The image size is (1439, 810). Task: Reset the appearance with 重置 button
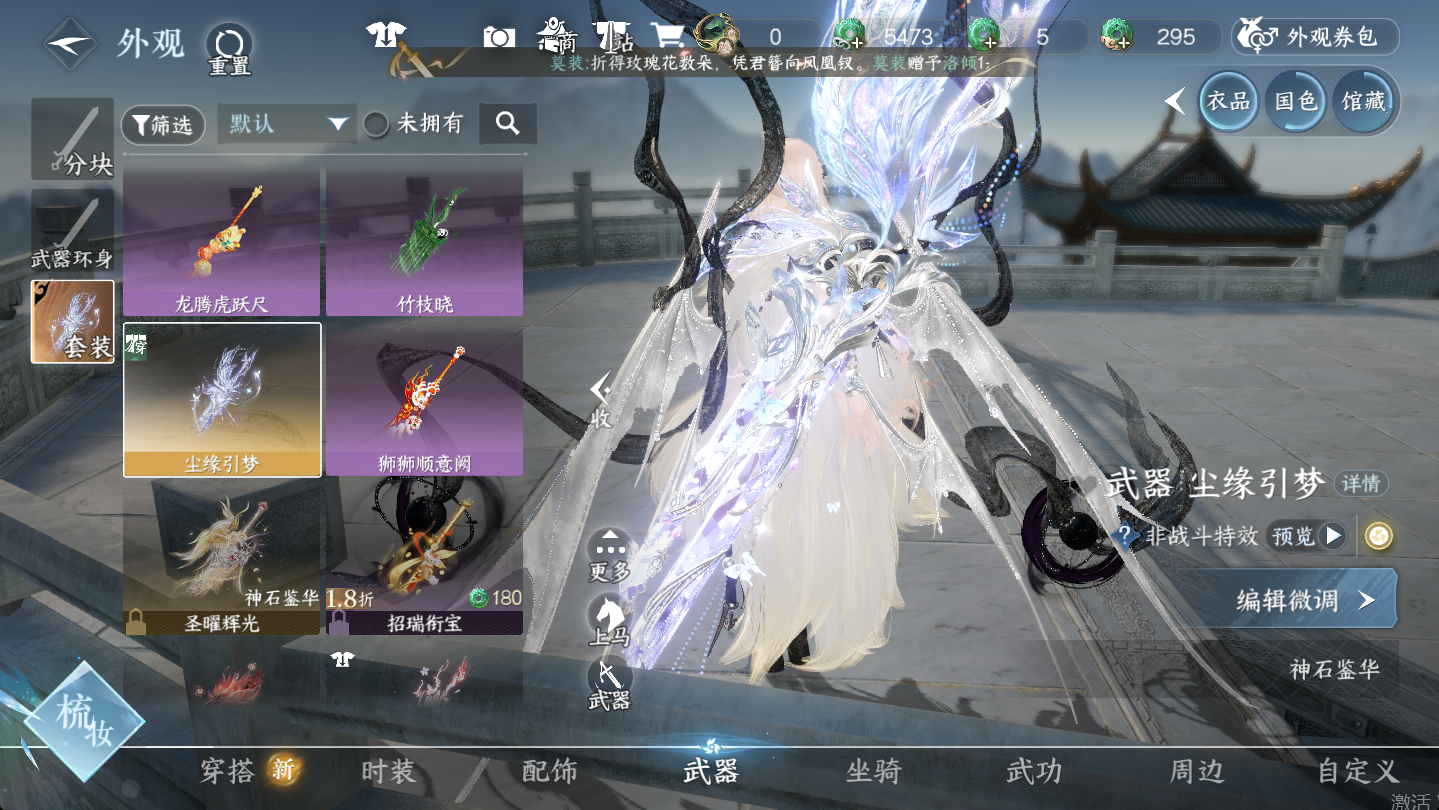(229, 48)
